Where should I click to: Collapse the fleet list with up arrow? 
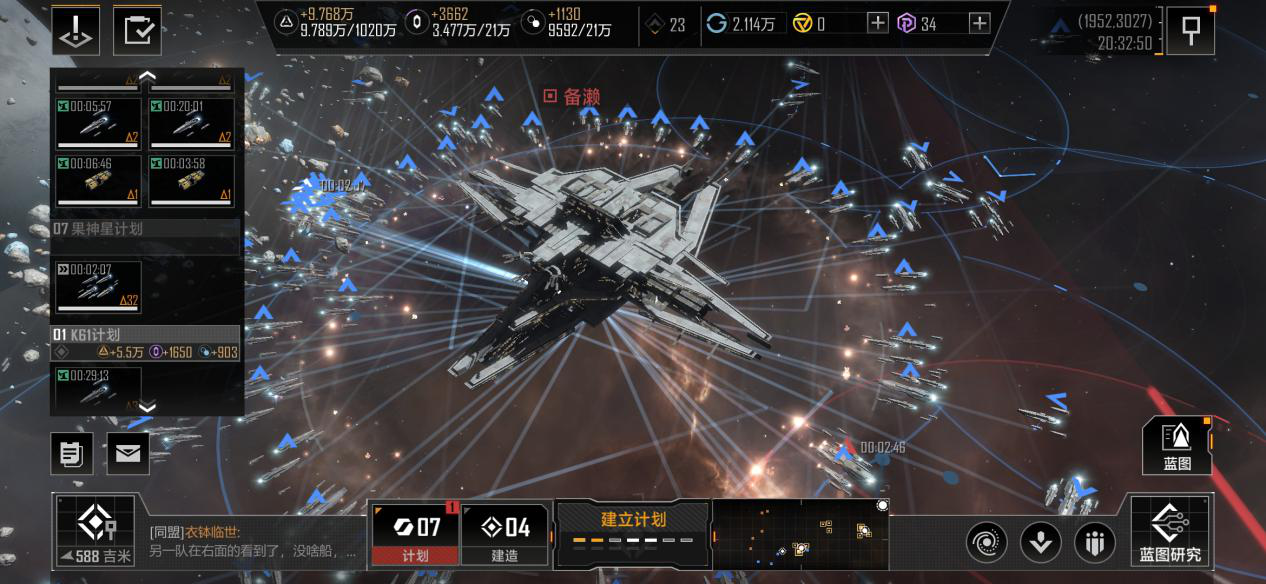(x=147, y=76)
